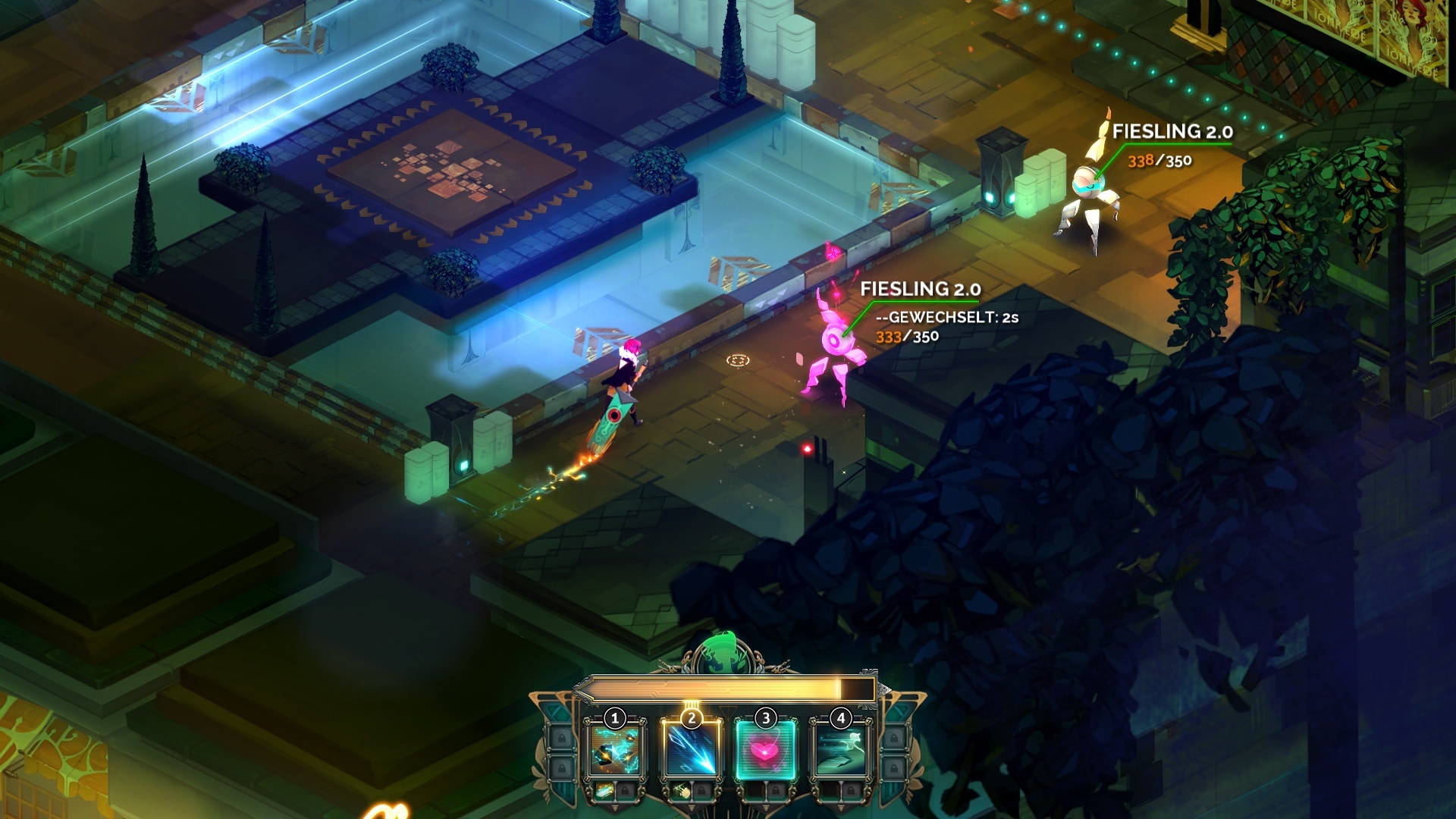Click the circled number 1 badge
The width and height of the screenshot is (1456, 819).
pos(614,718)
